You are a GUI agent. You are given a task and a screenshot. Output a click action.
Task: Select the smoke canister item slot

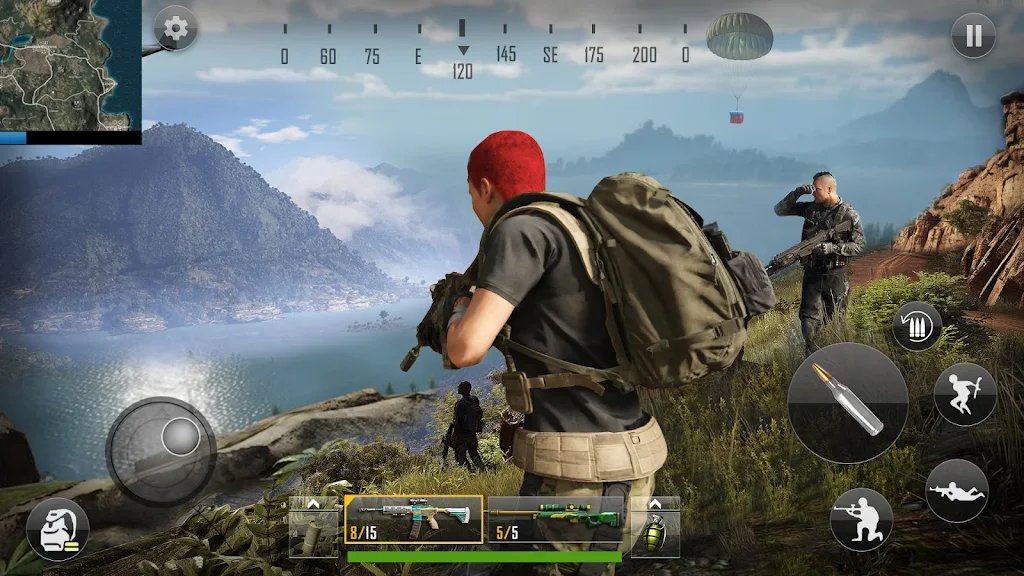pyautogui.click(x=313, y=533)
